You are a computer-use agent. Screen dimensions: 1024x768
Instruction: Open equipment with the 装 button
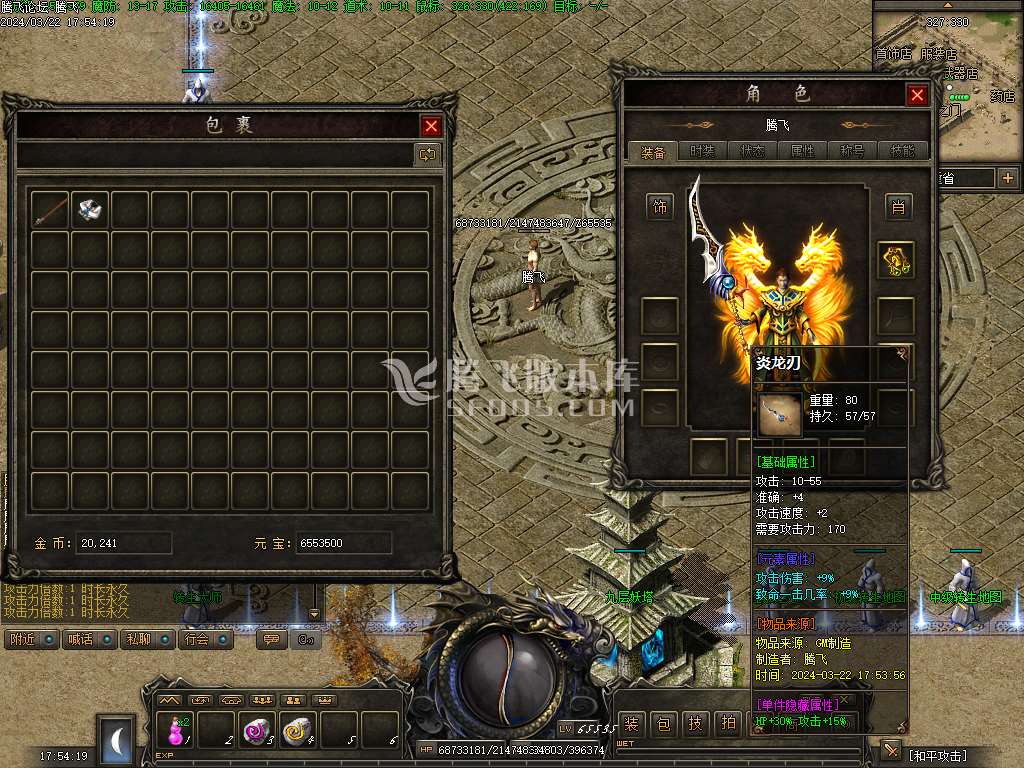click(x=632, y=723)
